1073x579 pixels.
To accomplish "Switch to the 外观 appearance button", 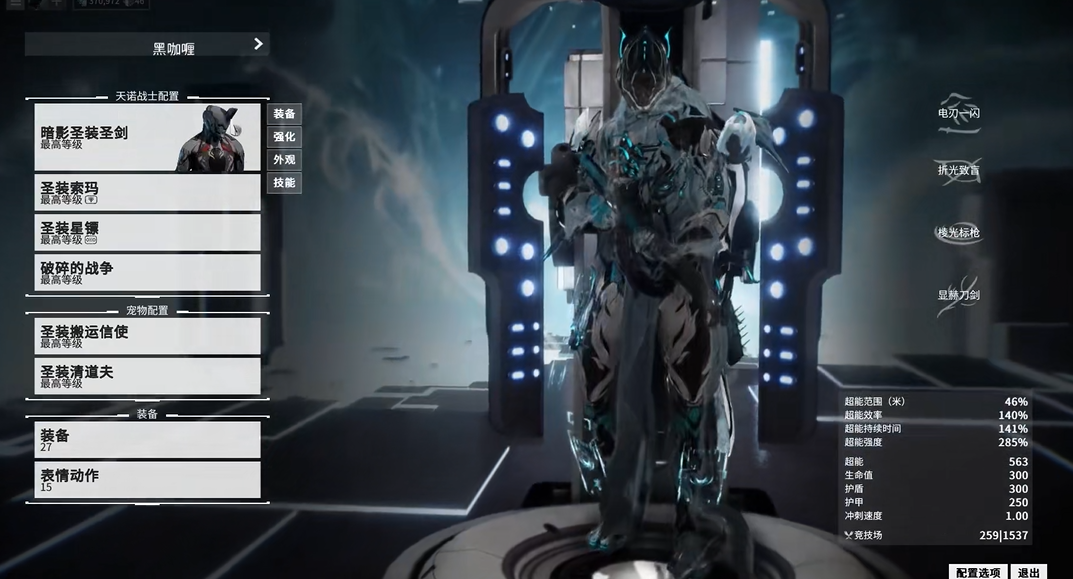I will coord(284,160).
